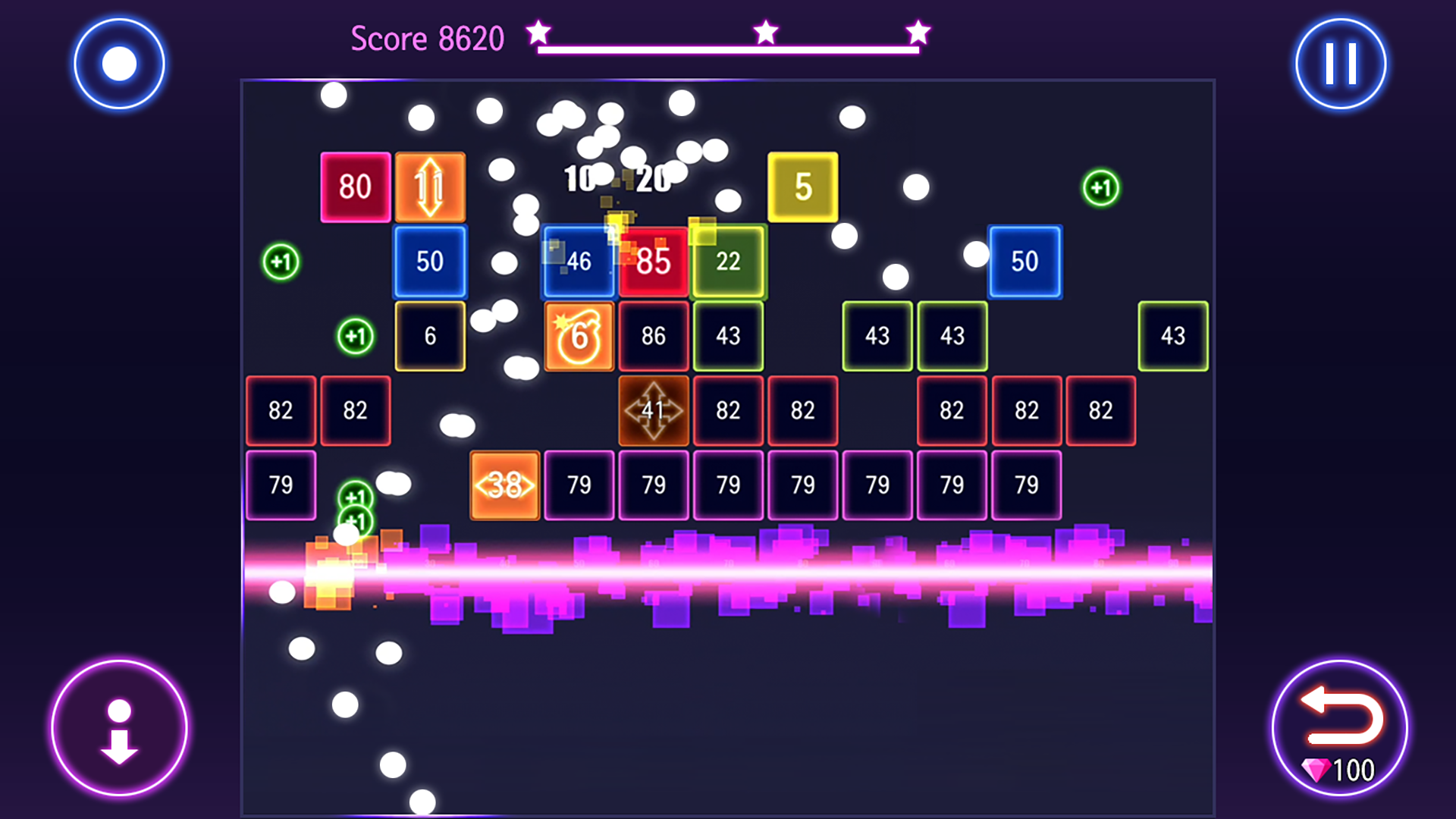
Task: Click the horizontal arrow 38 brick
Action: (x=504, y=485)
